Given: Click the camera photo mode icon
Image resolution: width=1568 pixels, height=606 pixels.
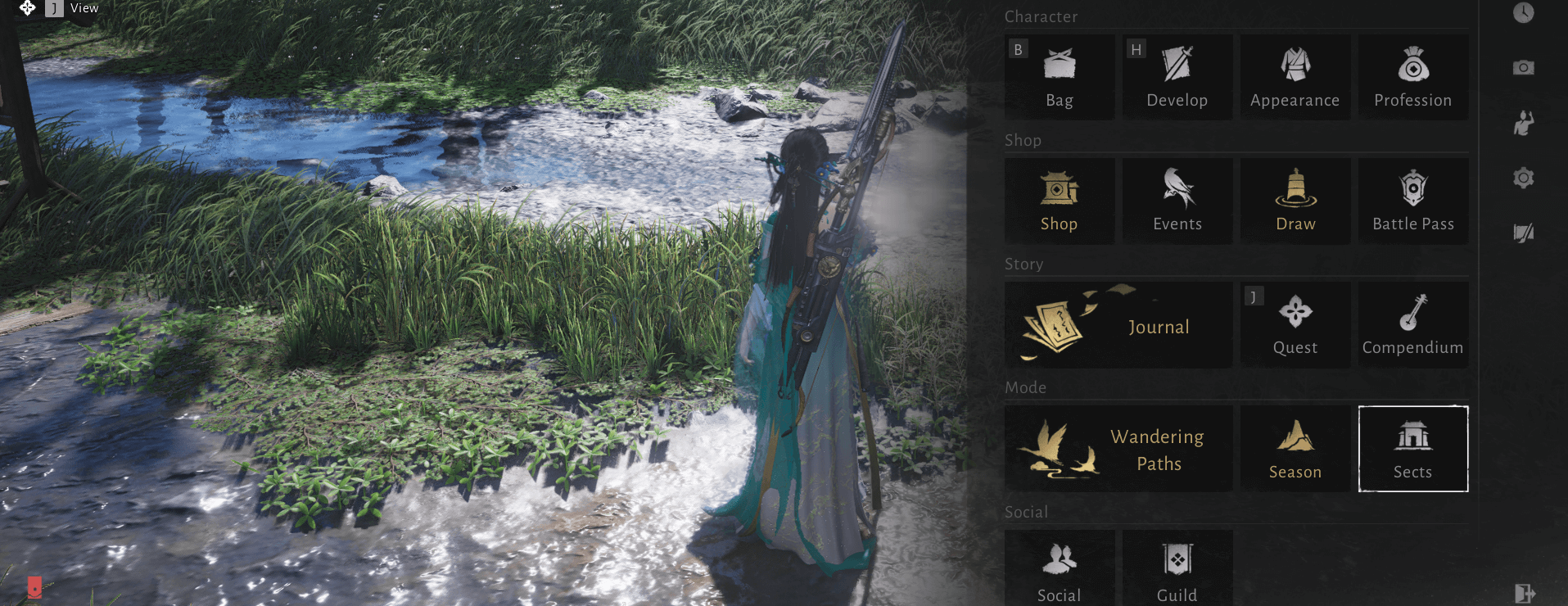Looking at the screenshot, I should coord(1523,67).
